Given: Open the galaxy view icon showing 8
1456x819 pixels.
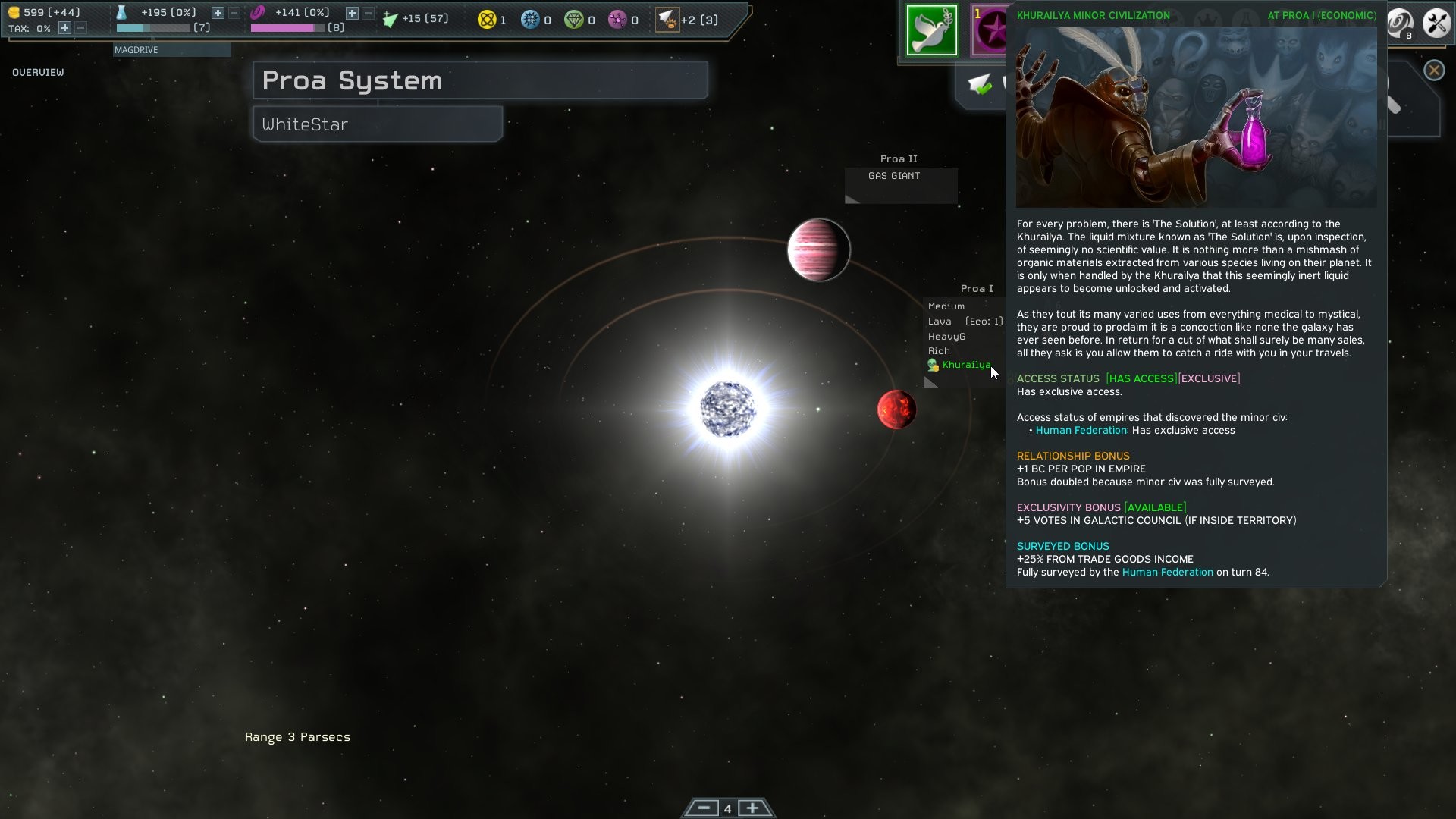Looking at the screenshot, I should tap(1399, 24).
